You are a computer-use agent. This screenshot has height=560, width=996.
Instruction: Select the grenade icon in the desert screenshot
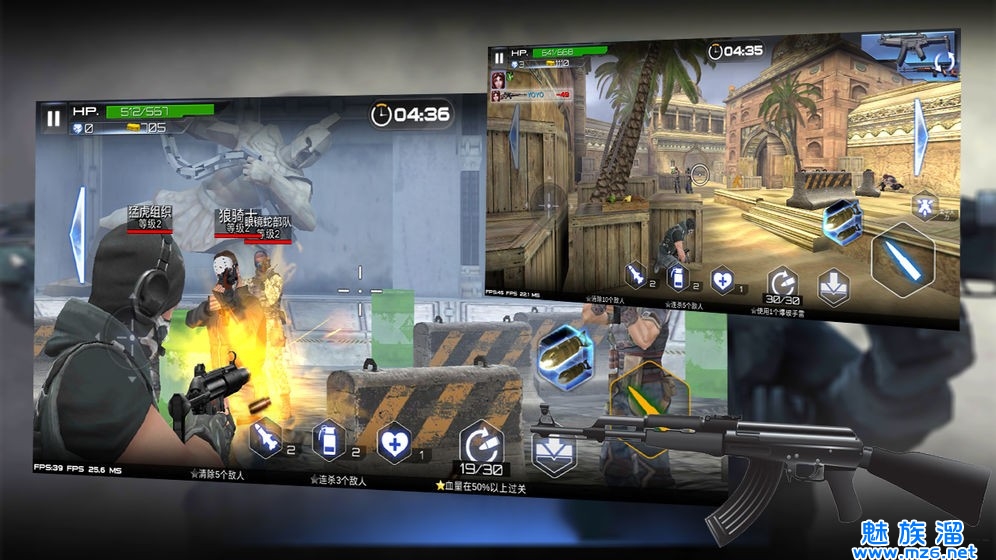point(677,277)
